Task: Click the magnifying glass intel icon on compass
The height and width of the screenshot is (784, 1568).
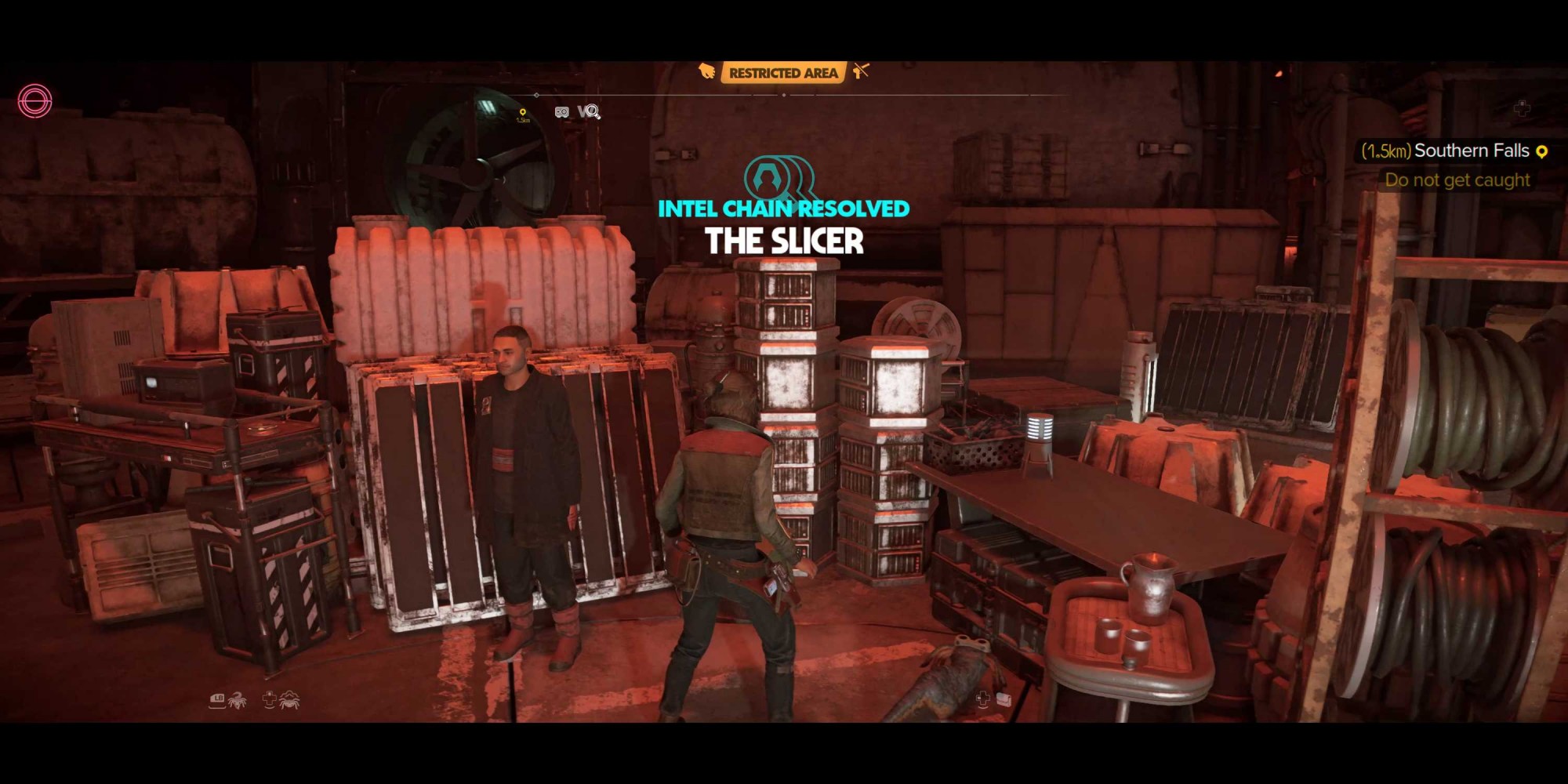Action: (x=590, y=112)
